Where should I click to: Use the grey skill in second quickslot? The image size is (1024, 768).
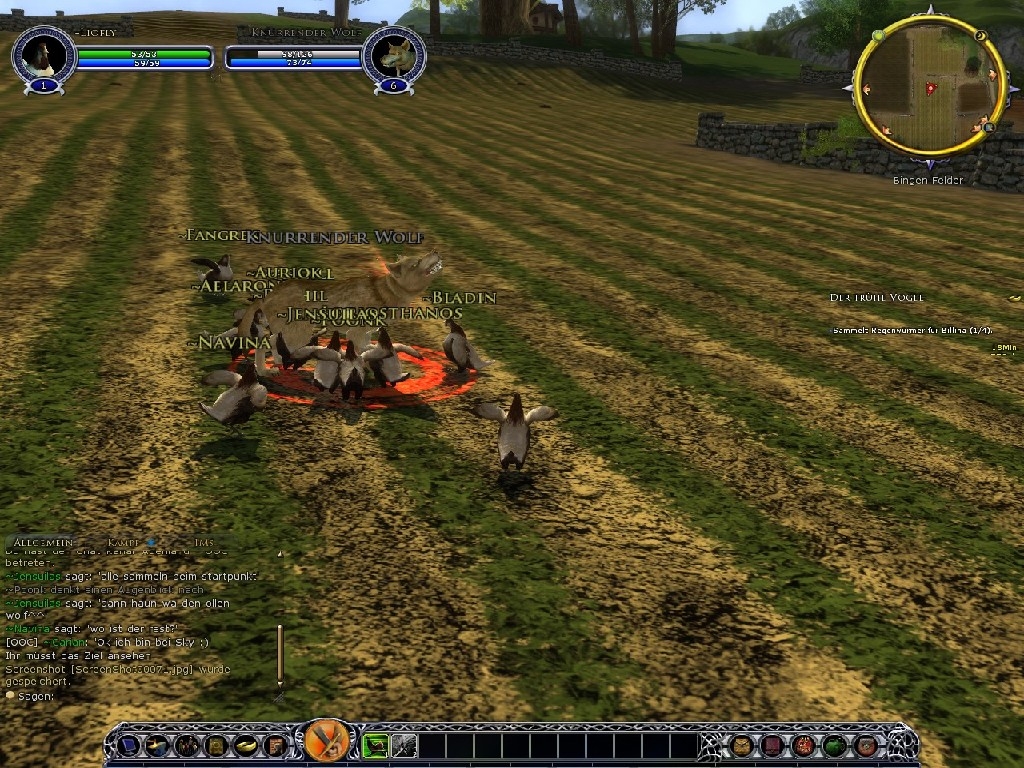403,745
